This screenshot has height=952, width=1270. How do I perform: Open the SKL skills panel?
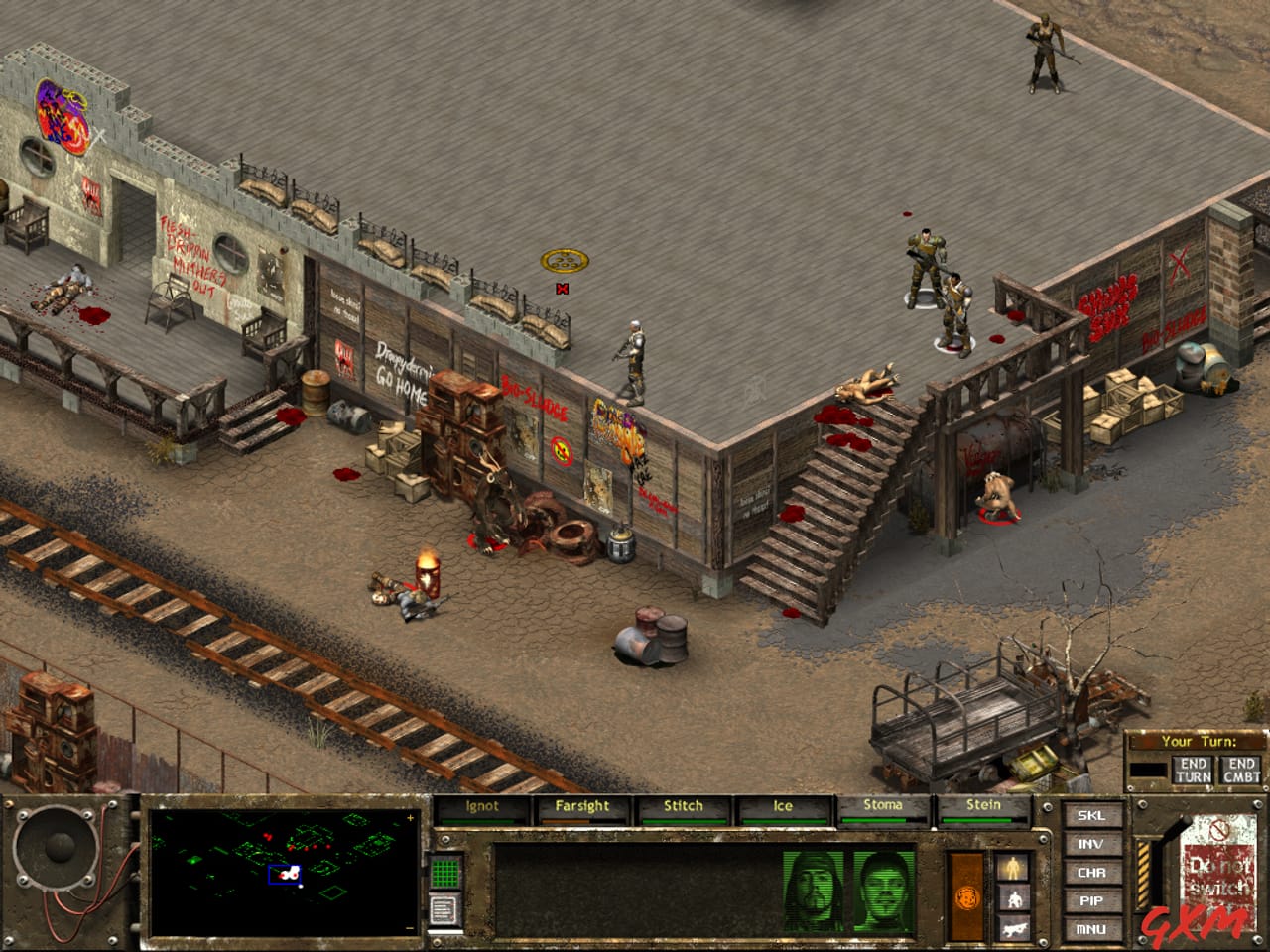tap(1091, 818)
